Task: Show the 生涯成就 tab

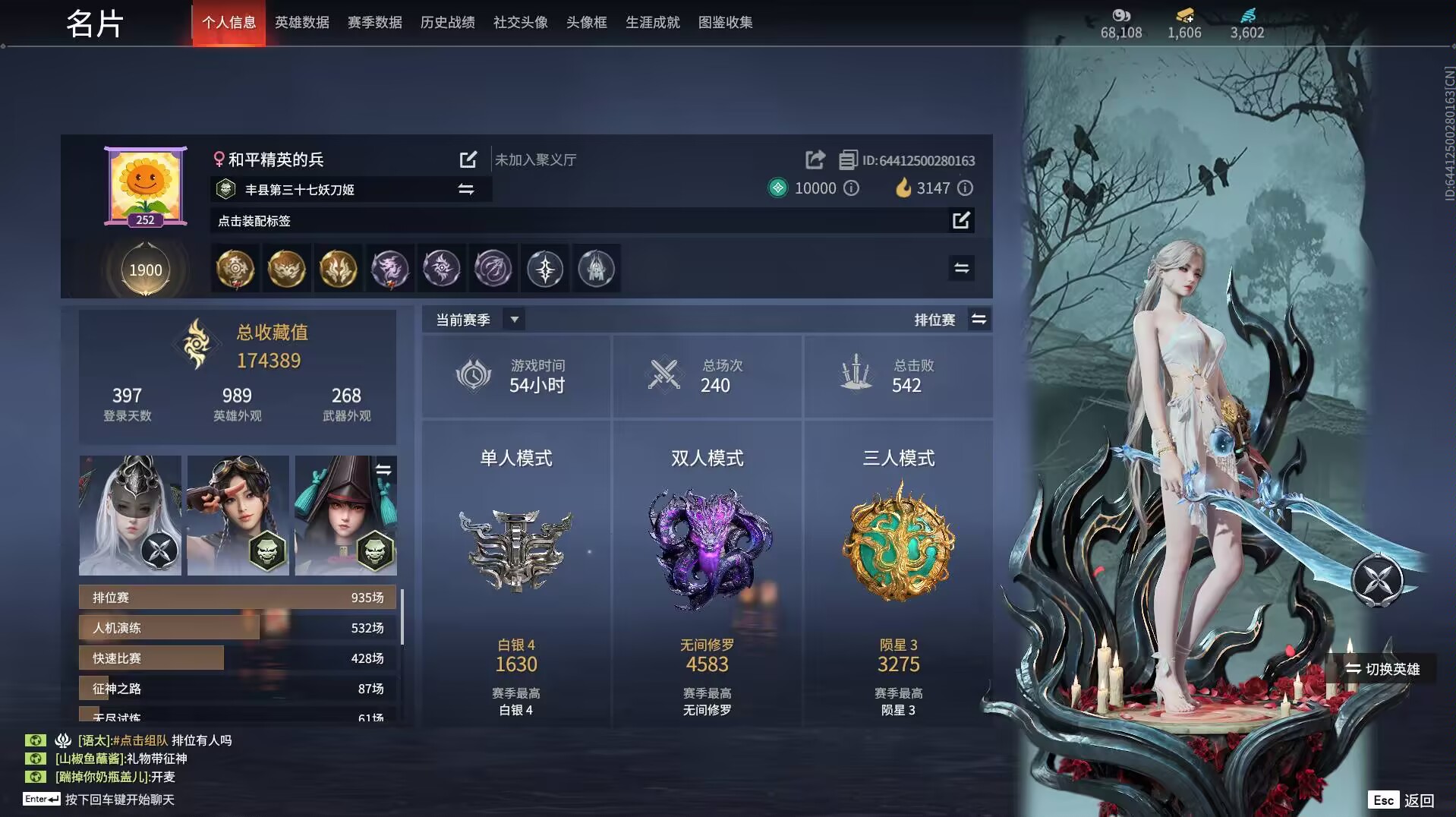Action: [652, 23]
